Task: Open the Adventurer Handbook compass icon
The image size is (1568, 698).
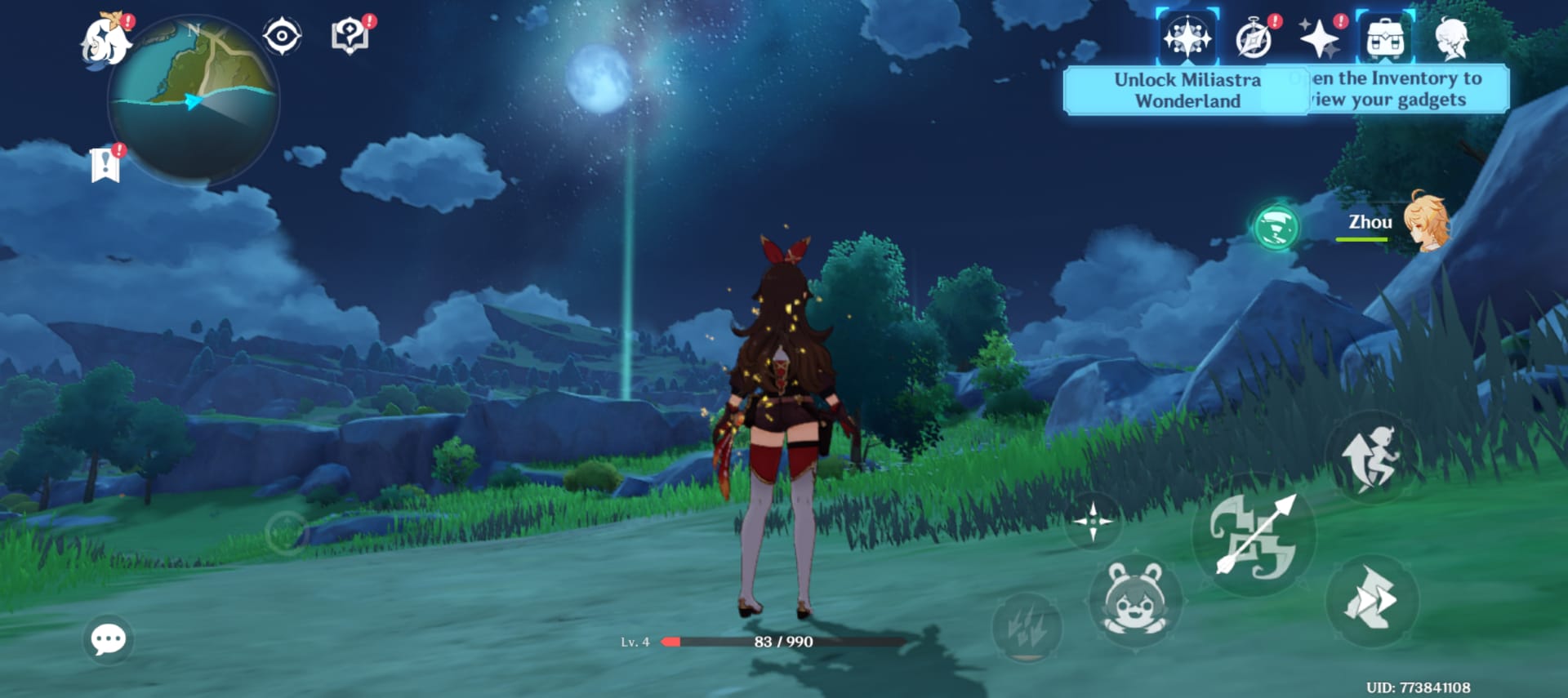Action: (1254, 39)
